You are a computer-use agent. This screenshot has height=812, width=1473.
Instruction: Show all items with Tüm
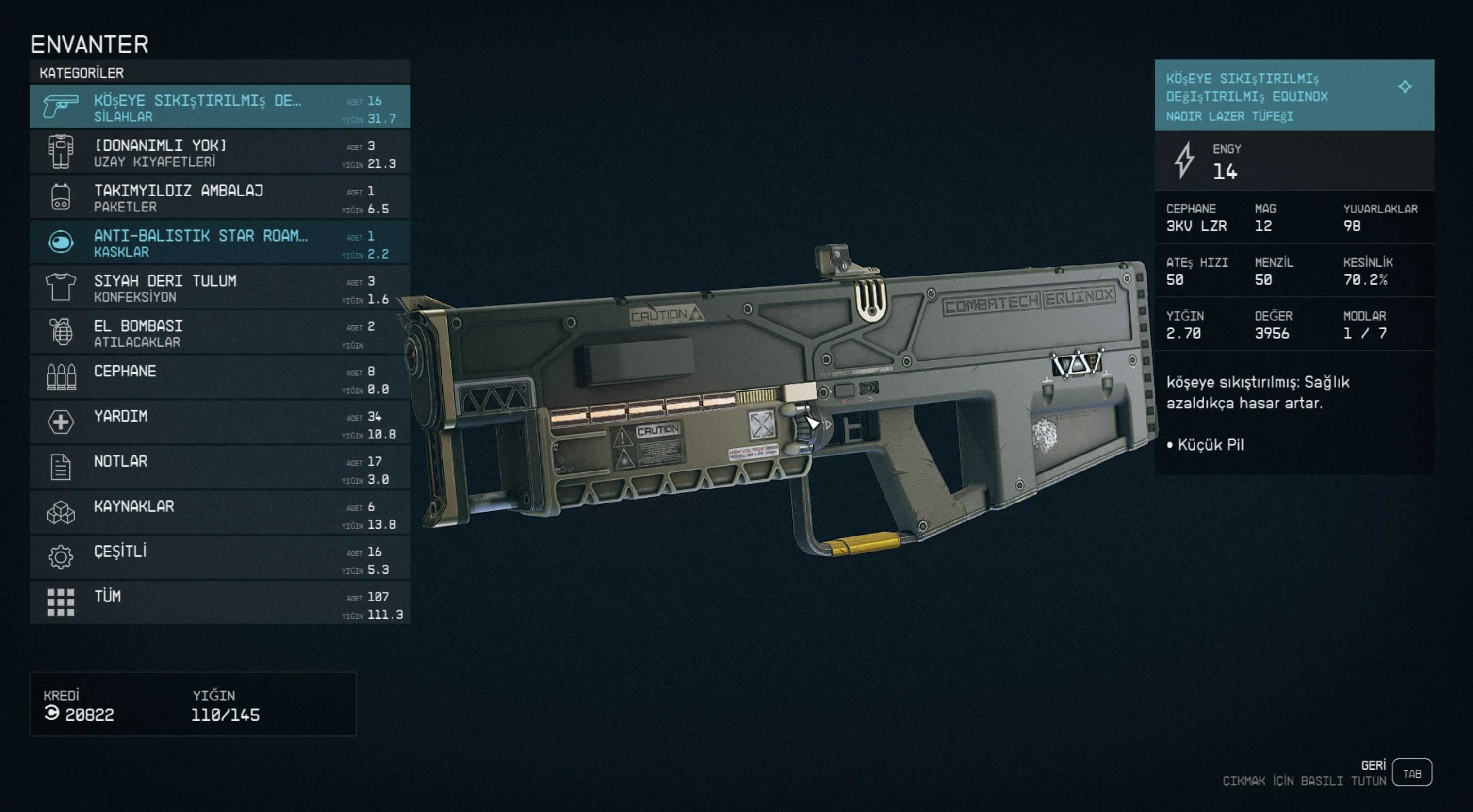point(220,603)
